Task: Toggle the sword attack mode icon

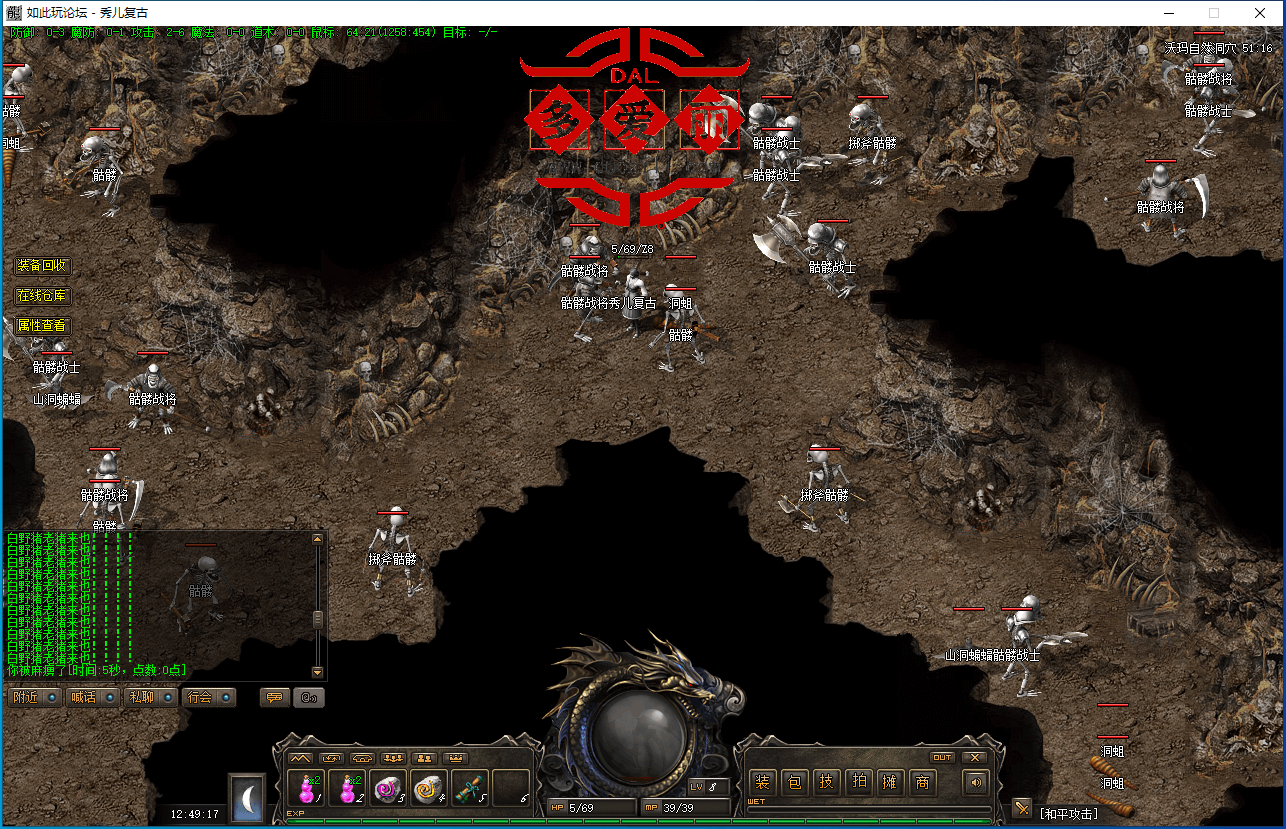Action: [1021, 807]
